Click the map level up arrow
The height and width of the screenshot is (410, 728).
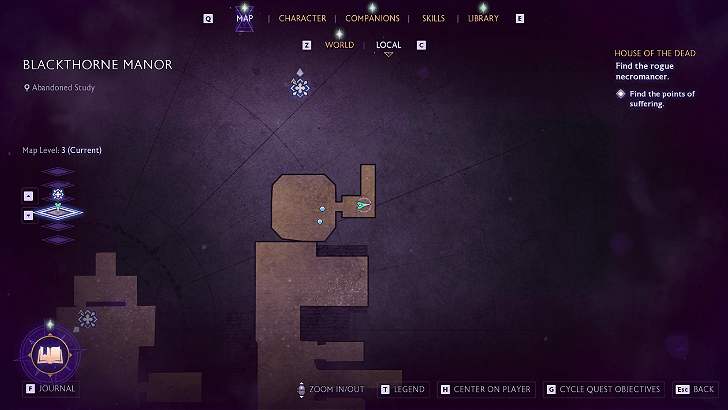click(28, 195)
